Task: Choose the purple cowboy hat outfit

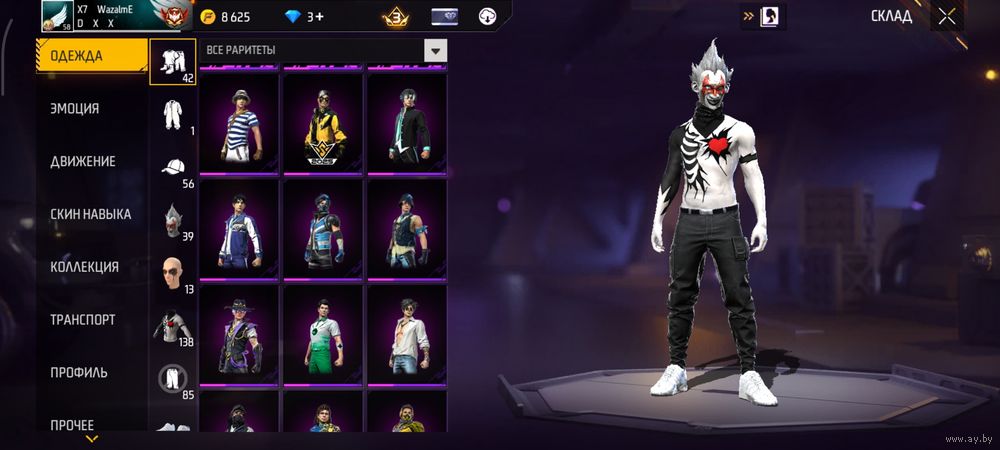Action: click(x=239, y=335)
